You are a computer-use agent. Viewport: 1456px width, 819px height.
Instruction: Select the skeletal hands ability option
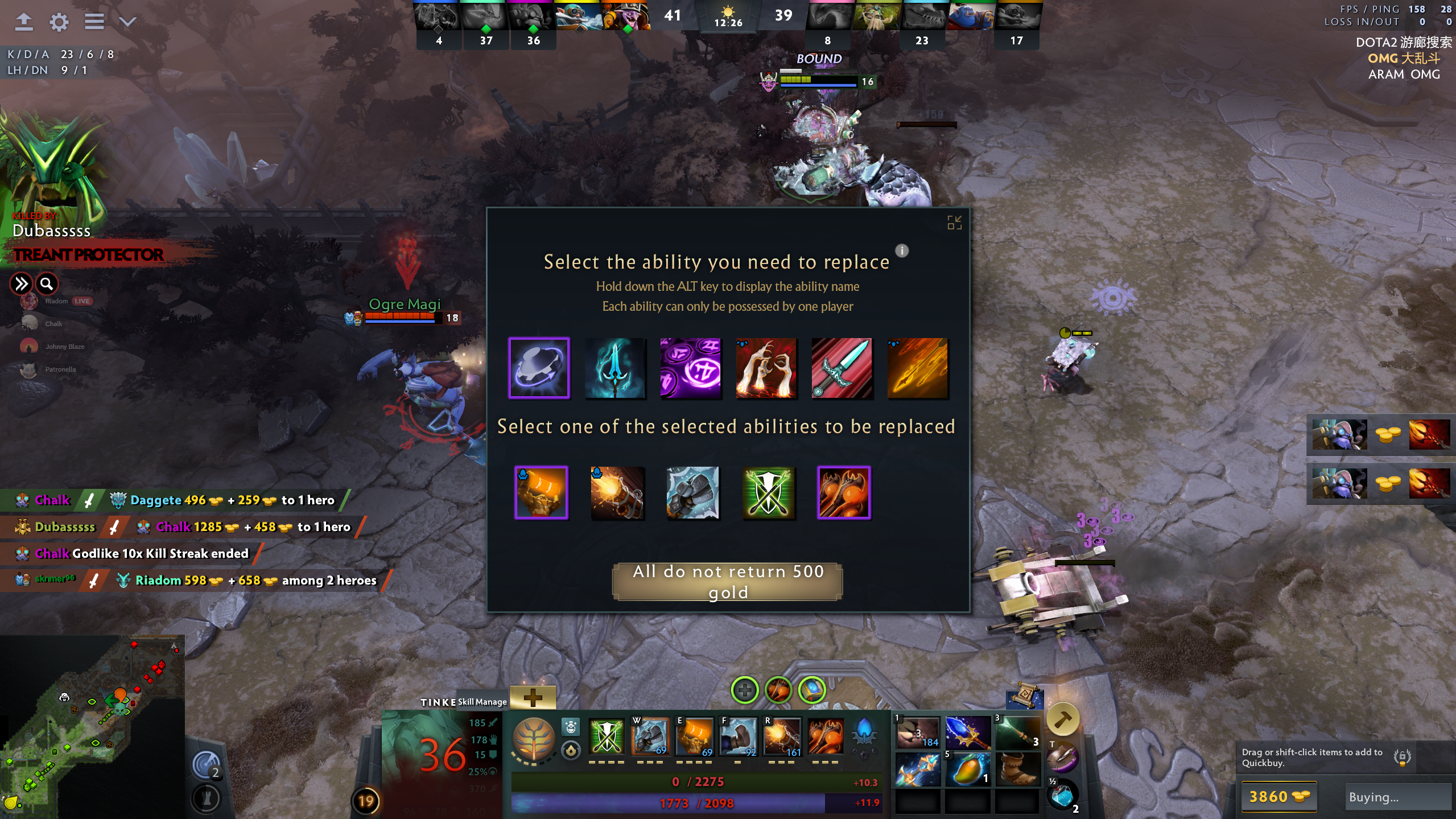click(766, 368)
